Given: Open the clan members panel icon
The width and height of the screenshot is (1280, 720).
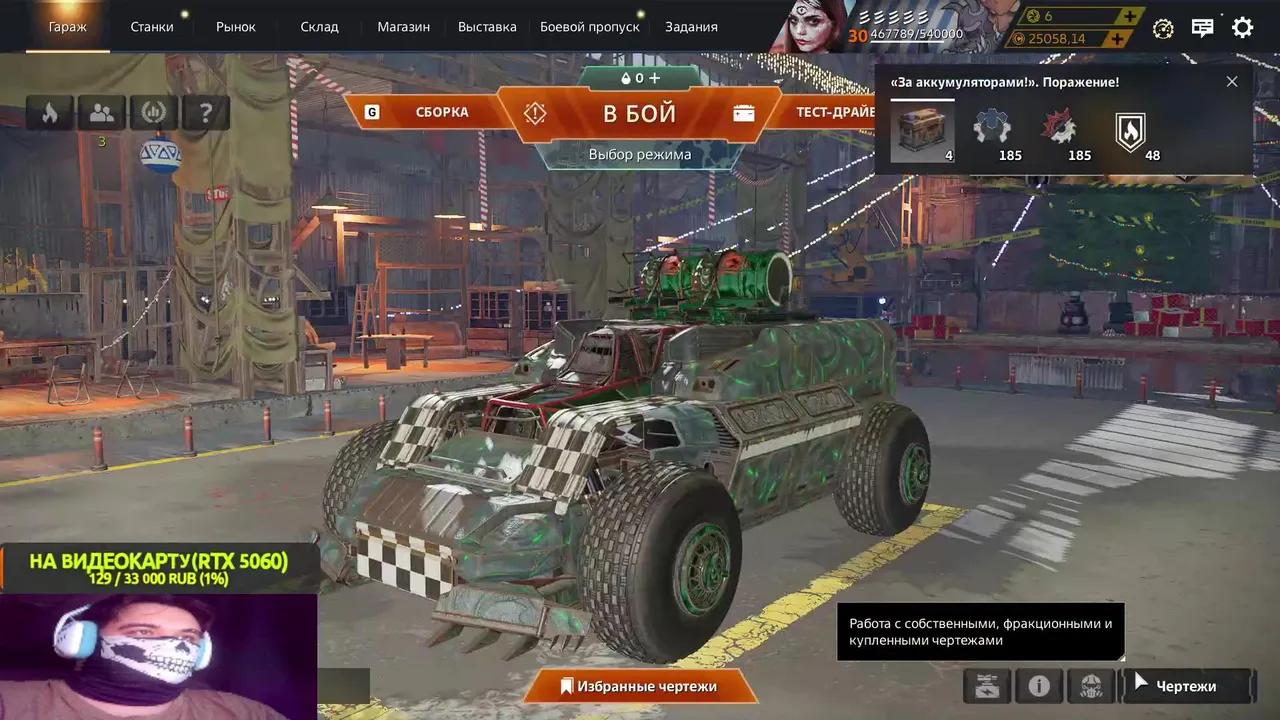Looking at the screenshot, I should click(x=101, y=112).
